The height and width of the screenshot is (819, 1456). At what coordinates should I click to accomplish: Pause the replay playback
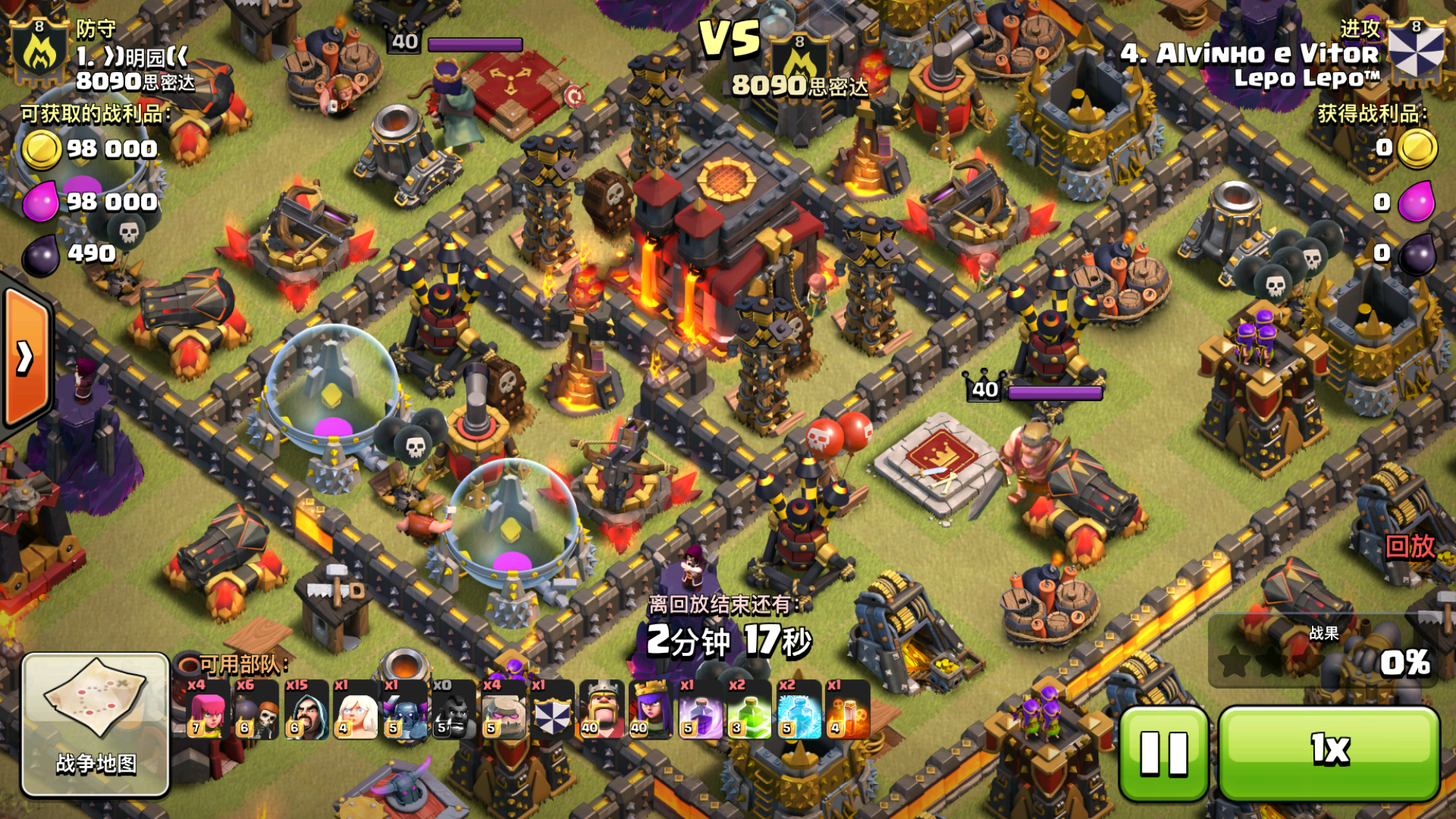(x=1163, y=753)
